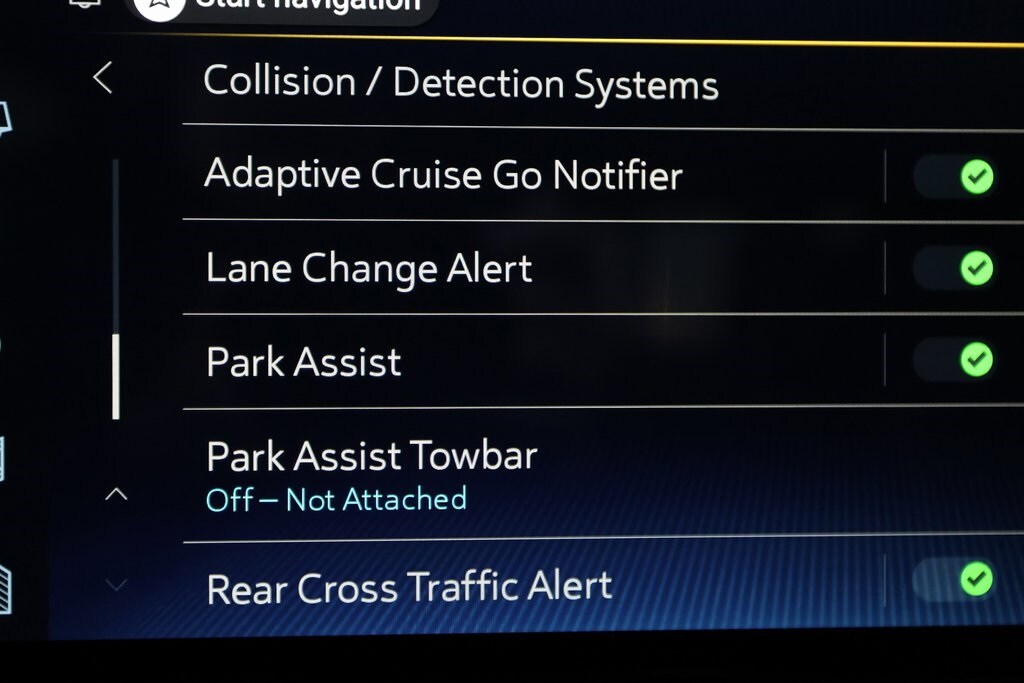
Task: Disable the Rear Cross Traffic Alert toggle
Action: 958,579
